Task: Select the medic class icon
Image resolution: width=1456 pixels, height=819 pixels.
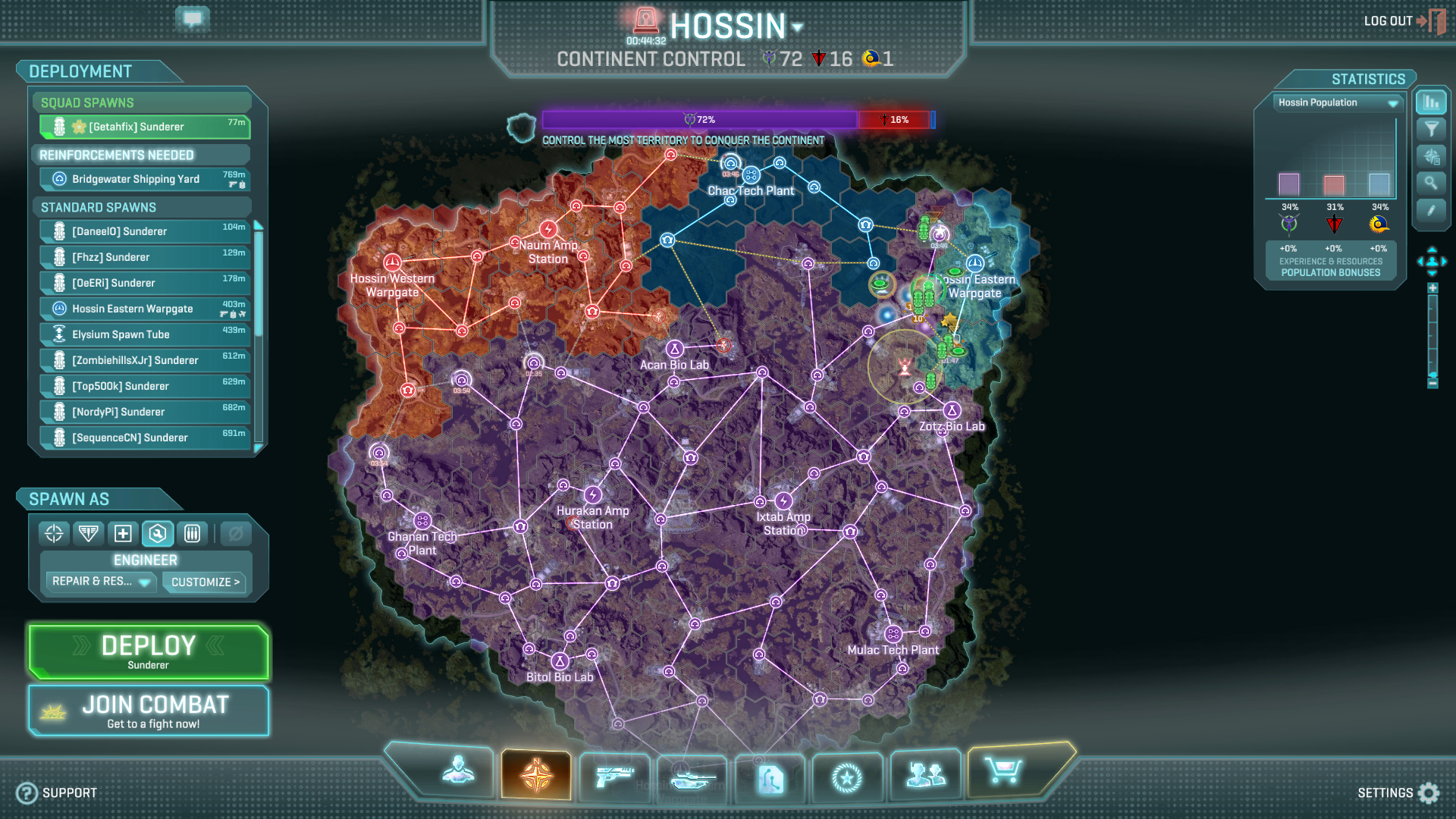Action: 123,534
